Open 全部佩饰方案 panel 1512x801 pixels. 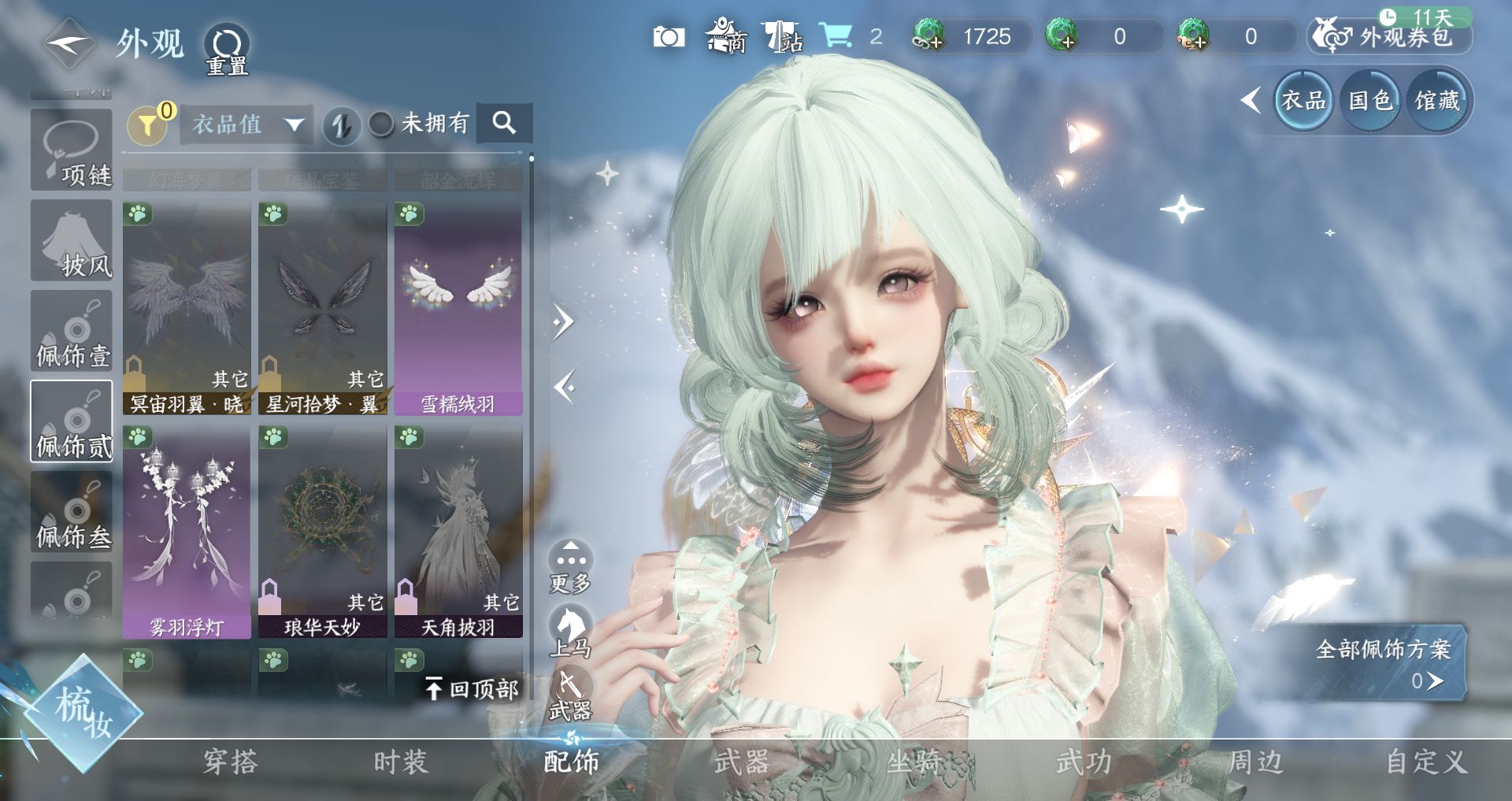[x=1384, y=662]
